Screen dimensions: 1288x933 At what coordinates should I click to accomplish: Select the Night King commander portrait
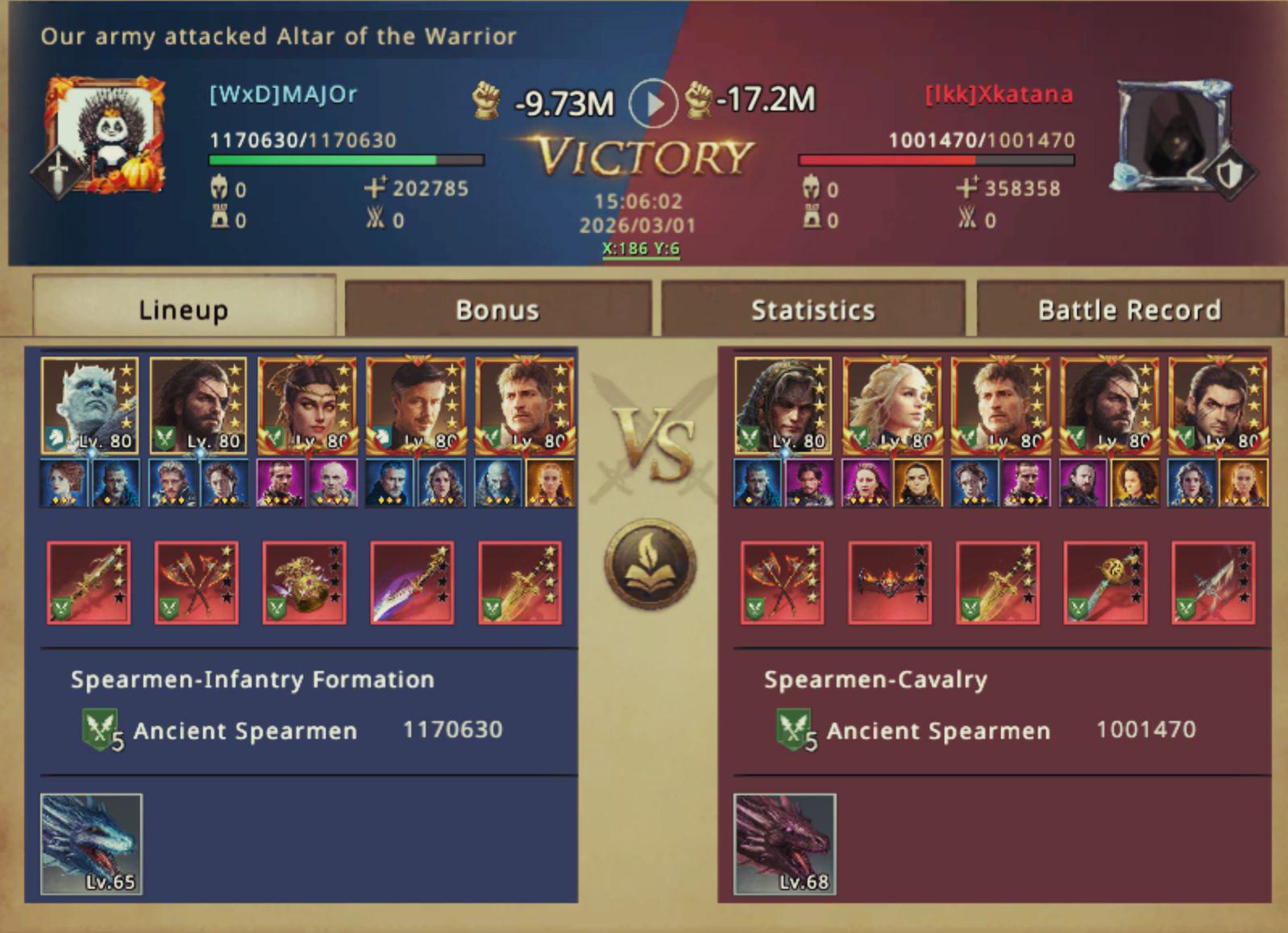point(89,406)
